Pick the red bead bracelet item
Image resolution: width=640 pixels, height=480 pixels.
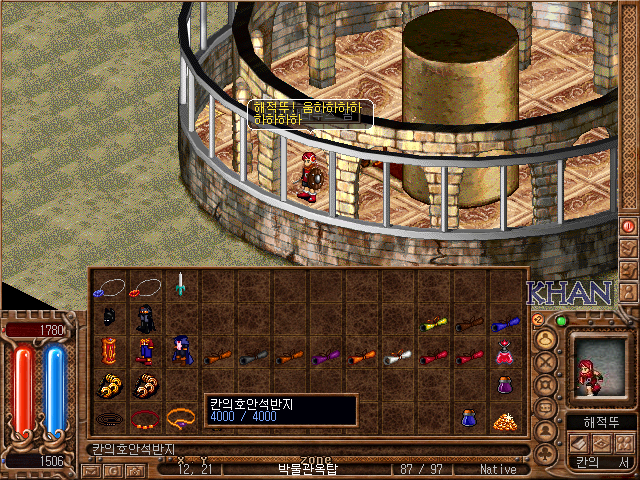(144, 416)
